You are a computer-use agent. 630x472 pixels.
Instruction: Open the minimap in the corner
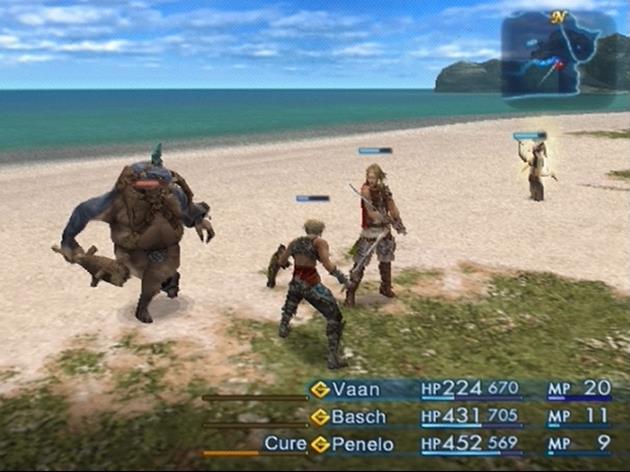tap(558, 58)
